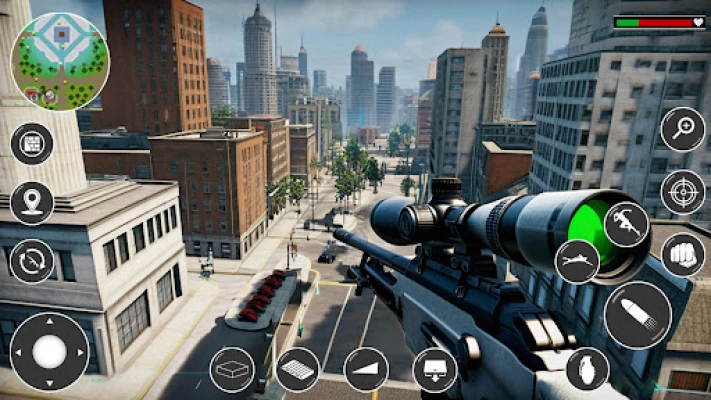Activate the prone stance button
Image resolution: width=711 pixels, height=400 pixels.
pyautogui.click(x=577, y=261)
